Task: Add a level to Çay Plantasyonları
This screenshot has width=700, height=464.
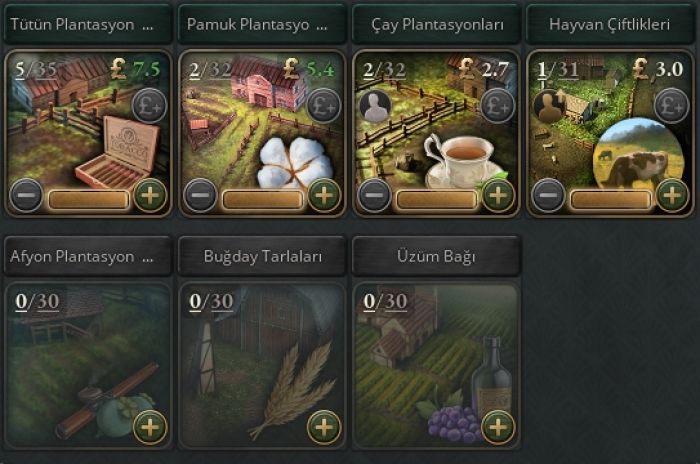Action: (497, 194)
